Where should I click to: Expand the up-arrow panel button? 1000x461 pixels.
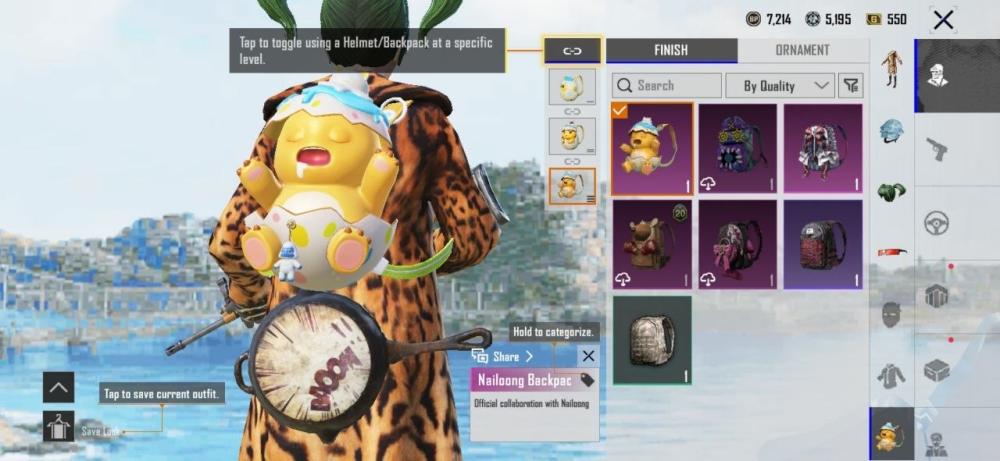click(x=59, y=386)
